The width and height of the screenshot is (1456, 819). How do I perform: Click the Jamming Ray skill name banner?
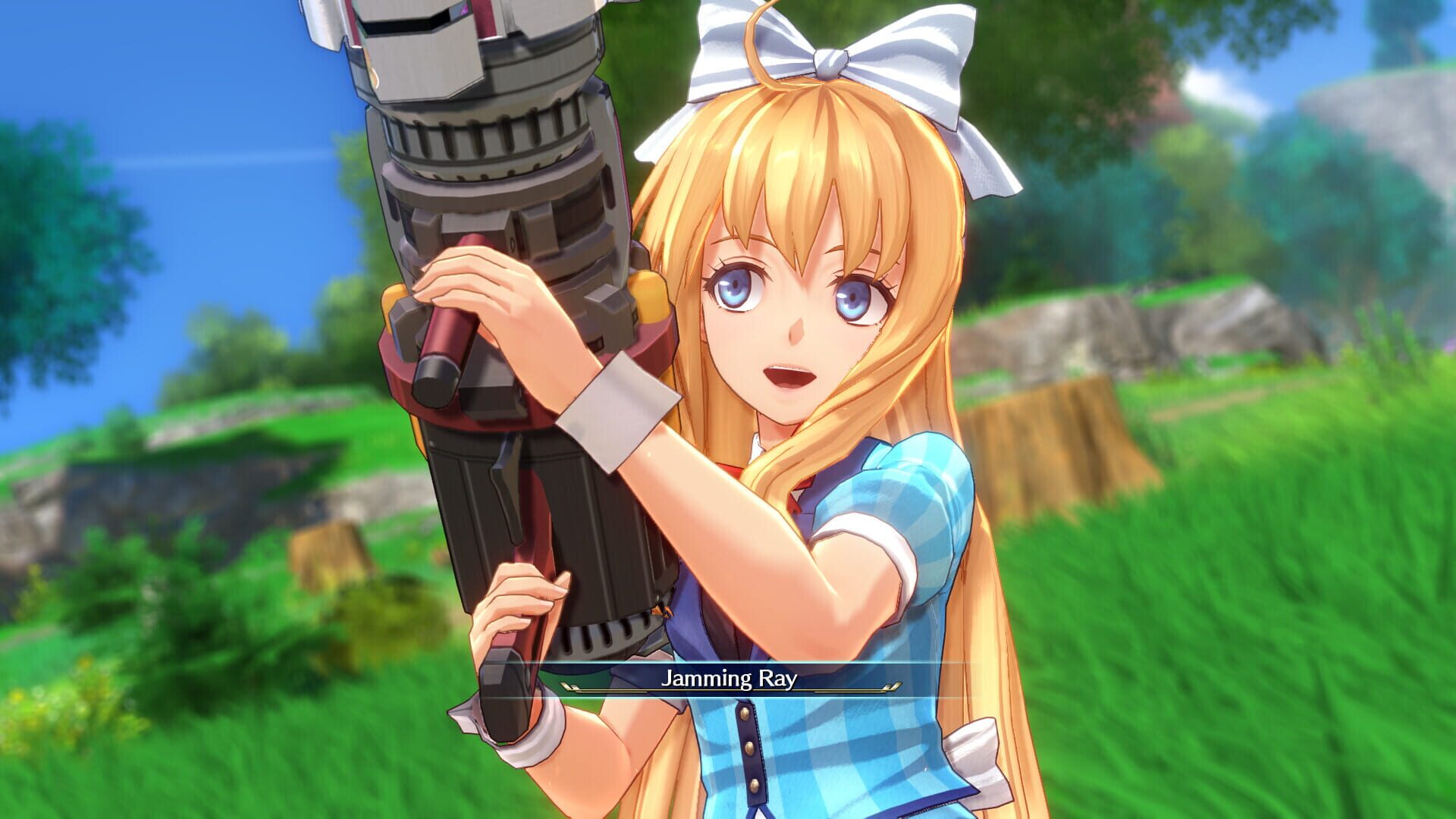tap(728, 682)
